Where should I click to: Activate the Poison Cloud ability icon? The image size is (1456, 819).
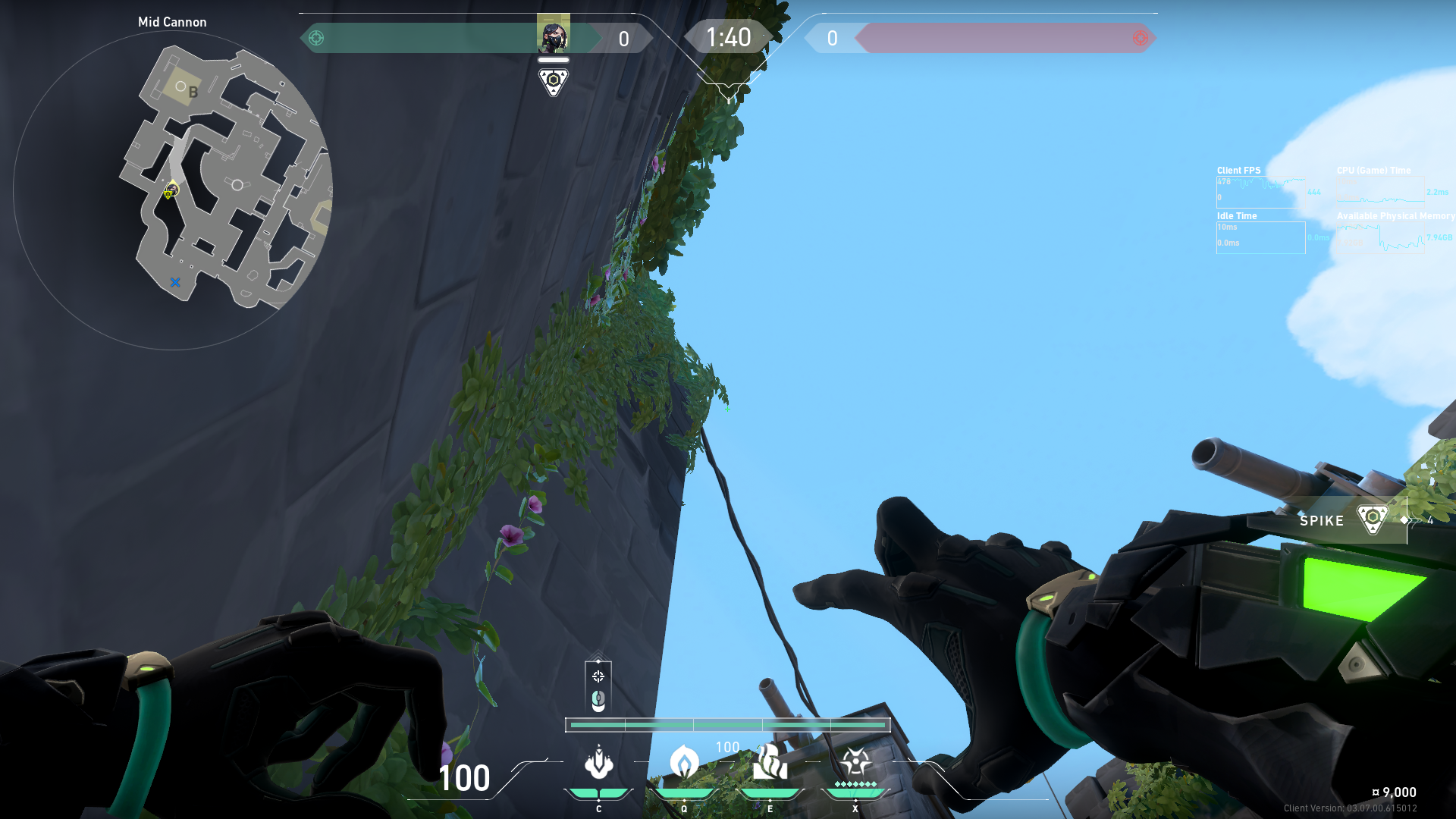(x=684, y=763)
